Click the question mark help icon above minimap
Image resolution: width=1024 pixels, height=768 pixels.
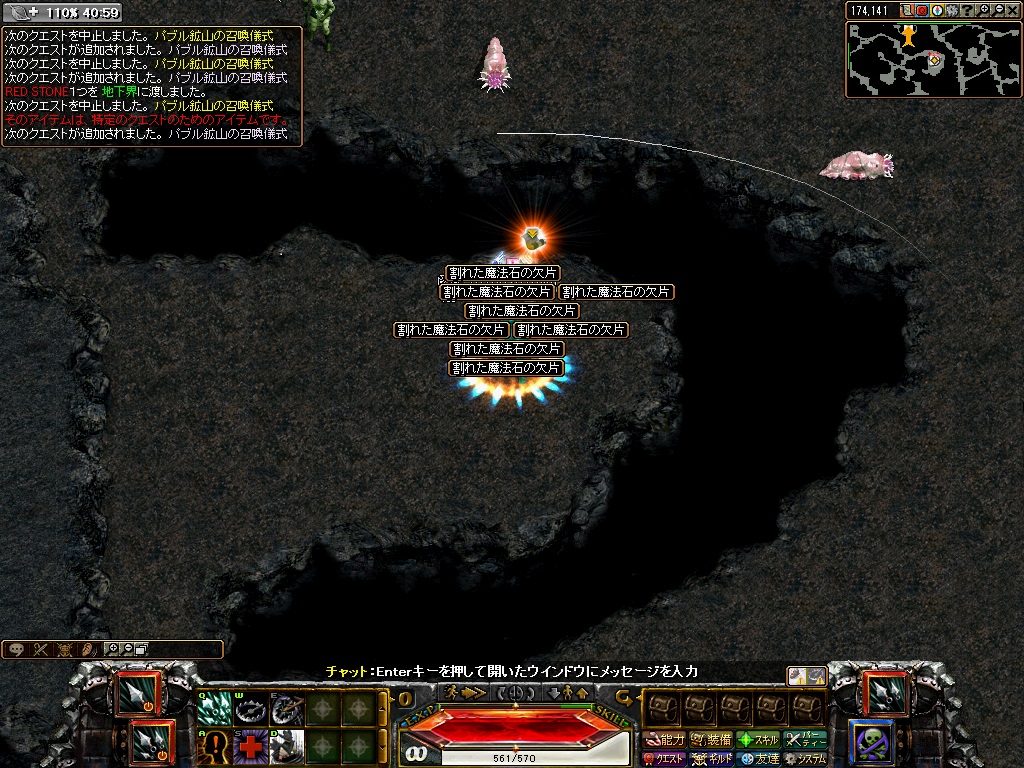967,10
